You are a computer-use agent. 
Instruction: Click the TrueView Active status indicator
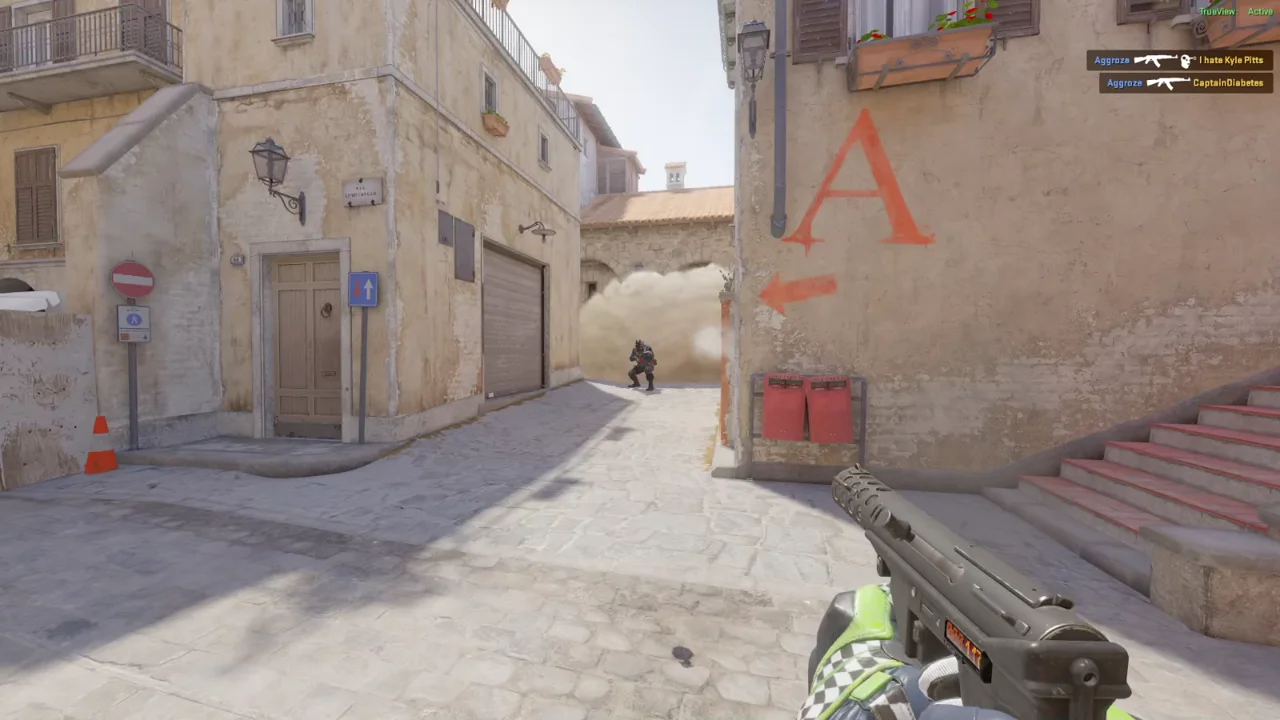tap(1235, 11)
